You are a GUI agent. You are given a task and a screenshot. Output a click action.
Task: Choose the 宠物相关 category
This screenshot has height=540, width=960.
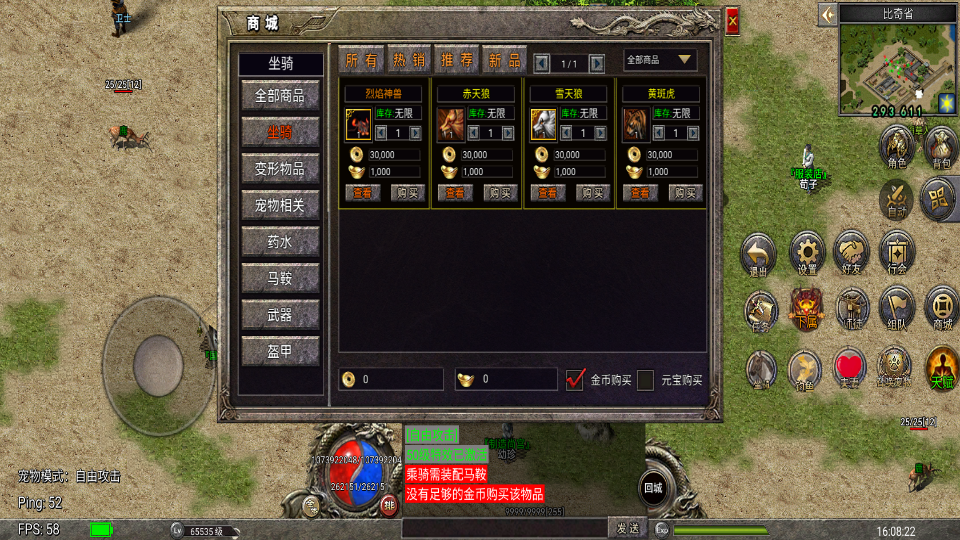pyautogui.click(x=280, y=206)
